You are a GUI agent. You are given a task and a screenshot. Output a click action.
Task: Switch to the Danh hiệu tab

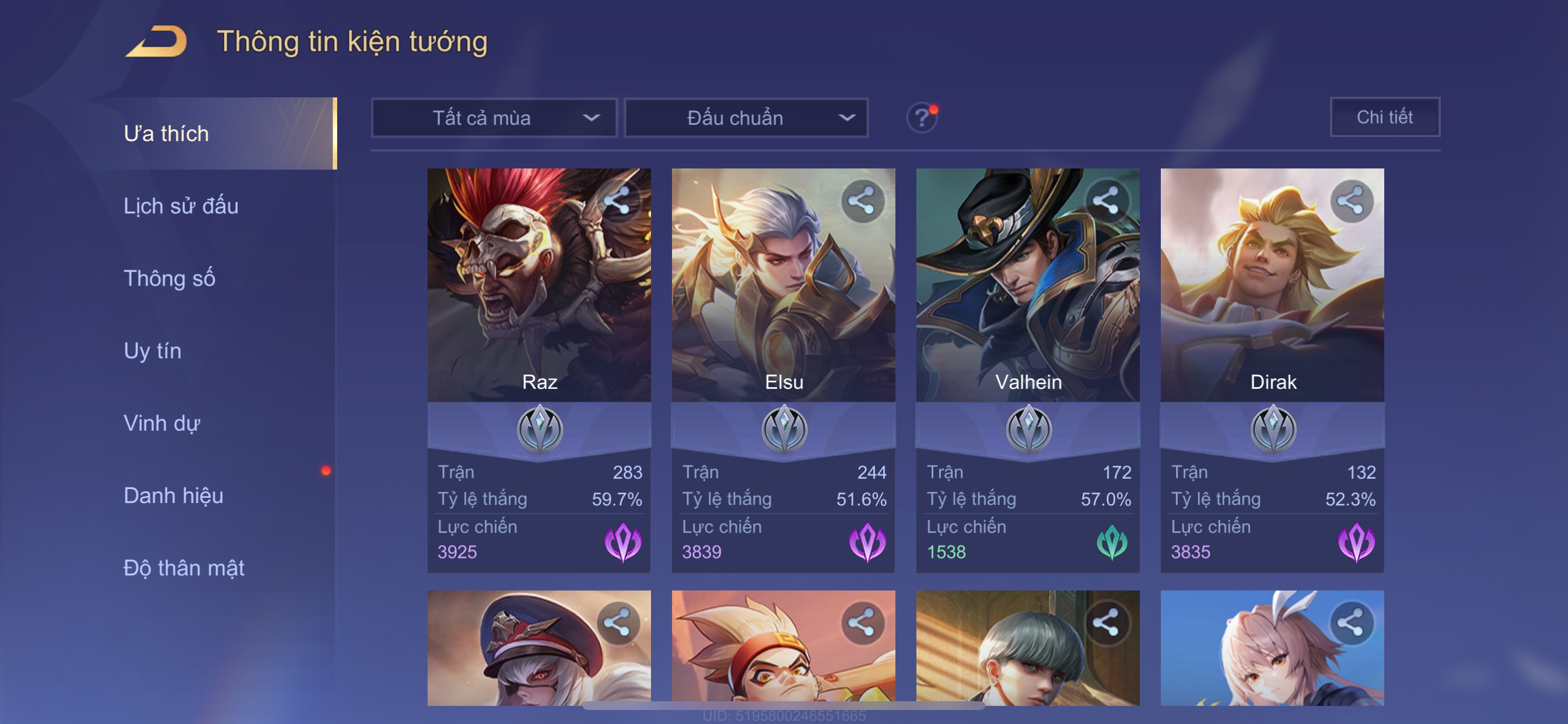173,495
